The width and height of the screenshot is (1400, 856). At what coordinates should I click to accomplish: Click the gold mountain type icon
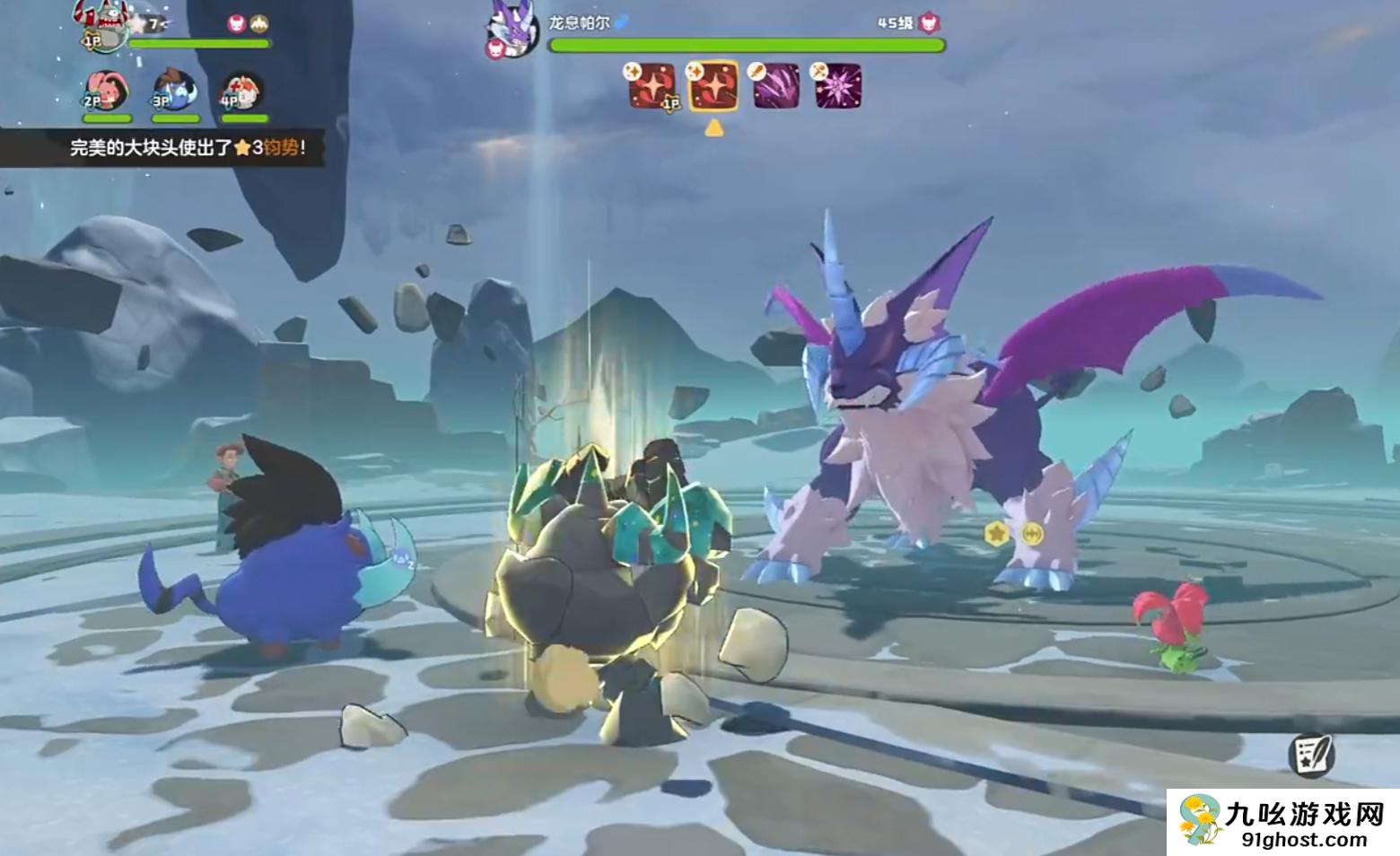point(259,23)
